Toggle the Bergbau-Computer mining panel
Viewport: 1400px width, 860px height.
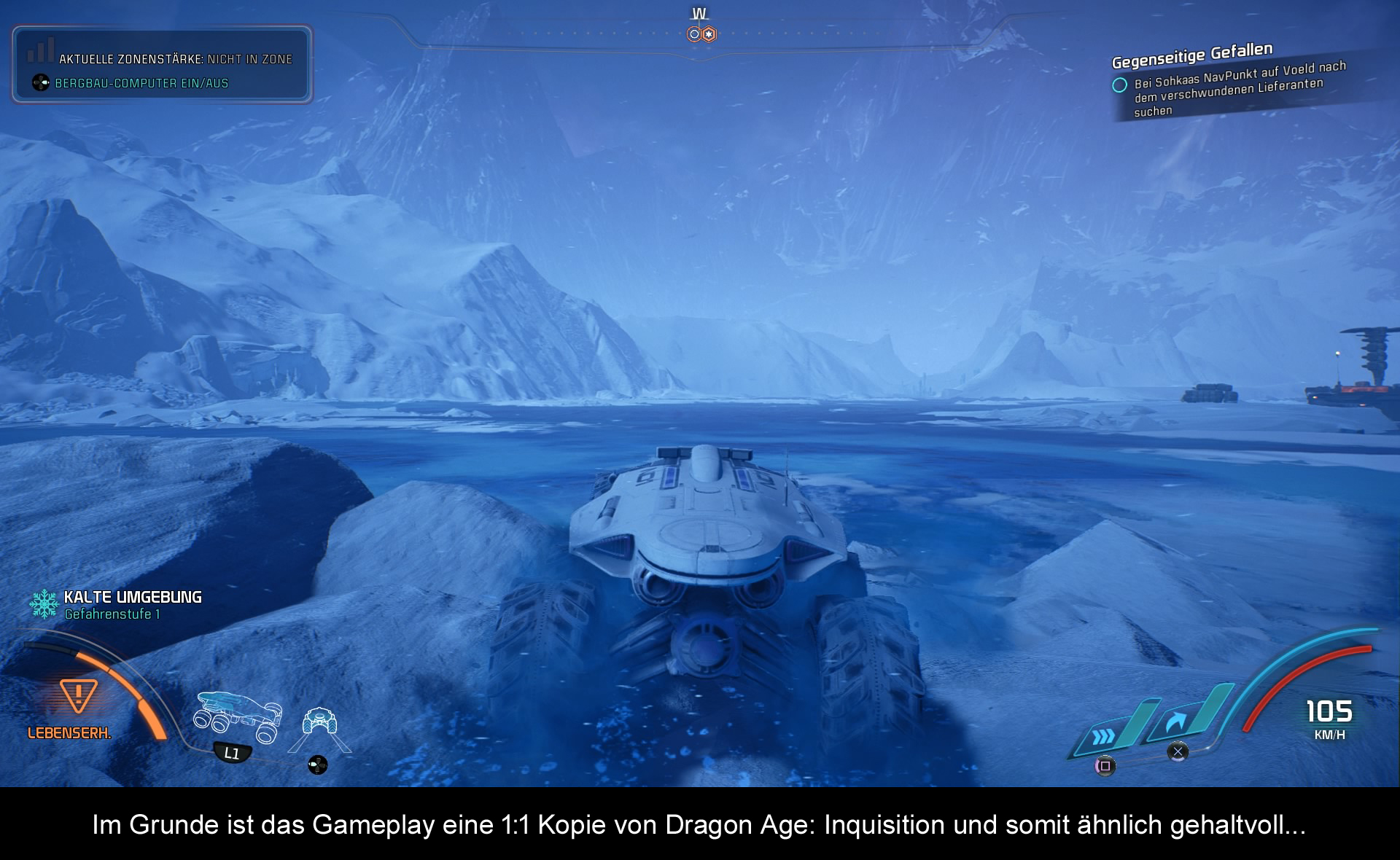(x=141, y=83)
